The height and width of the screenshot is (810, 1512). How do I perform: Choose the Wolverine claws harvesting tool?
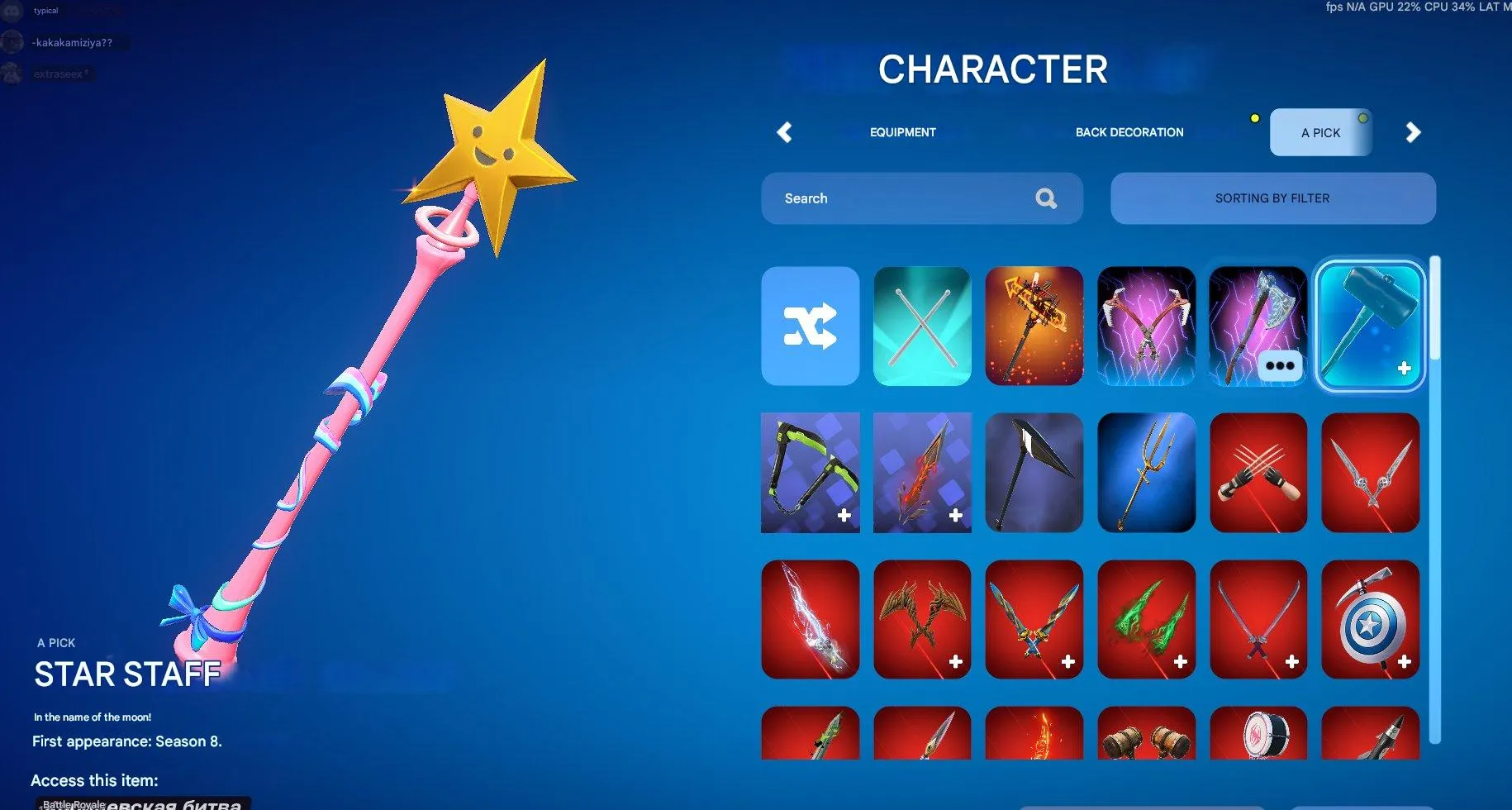tap(1258, 472)
